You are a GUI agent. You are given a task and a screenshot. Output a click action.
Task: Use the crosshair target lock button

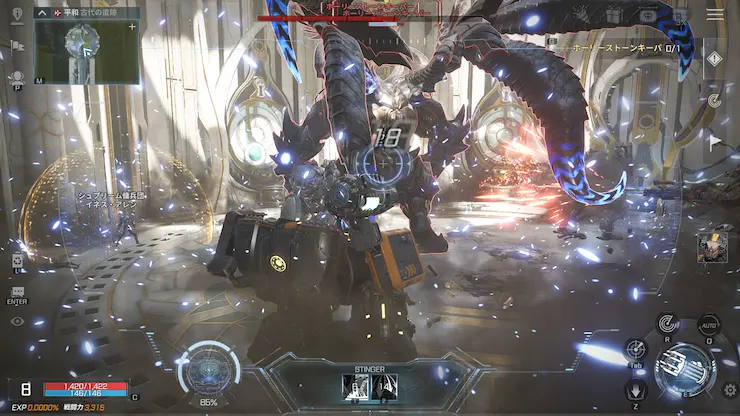636,349
